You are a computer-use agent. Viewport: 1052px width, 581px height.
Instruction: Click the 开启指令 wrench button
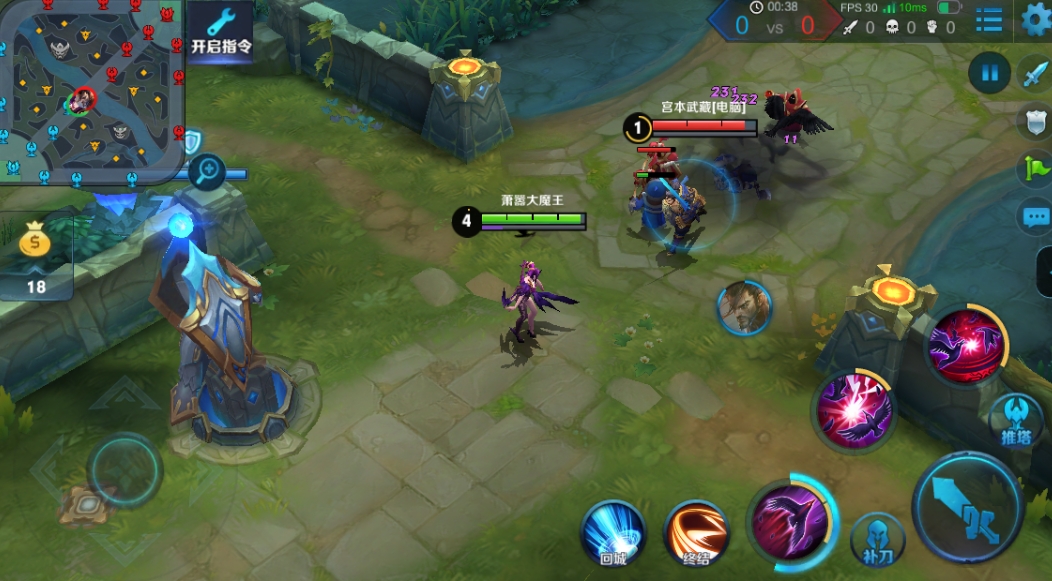click(221, 31)
